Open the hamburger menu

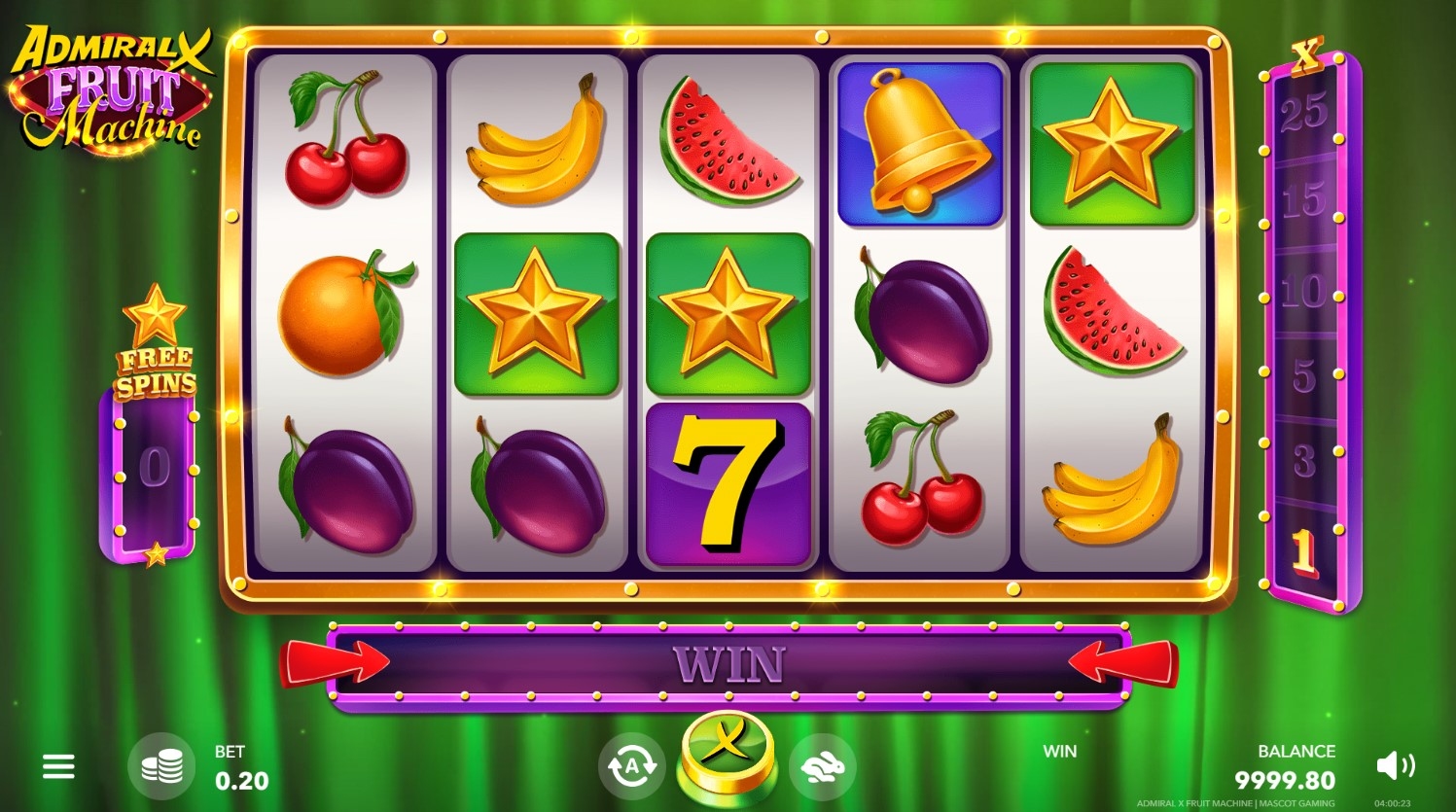point(58,767)
